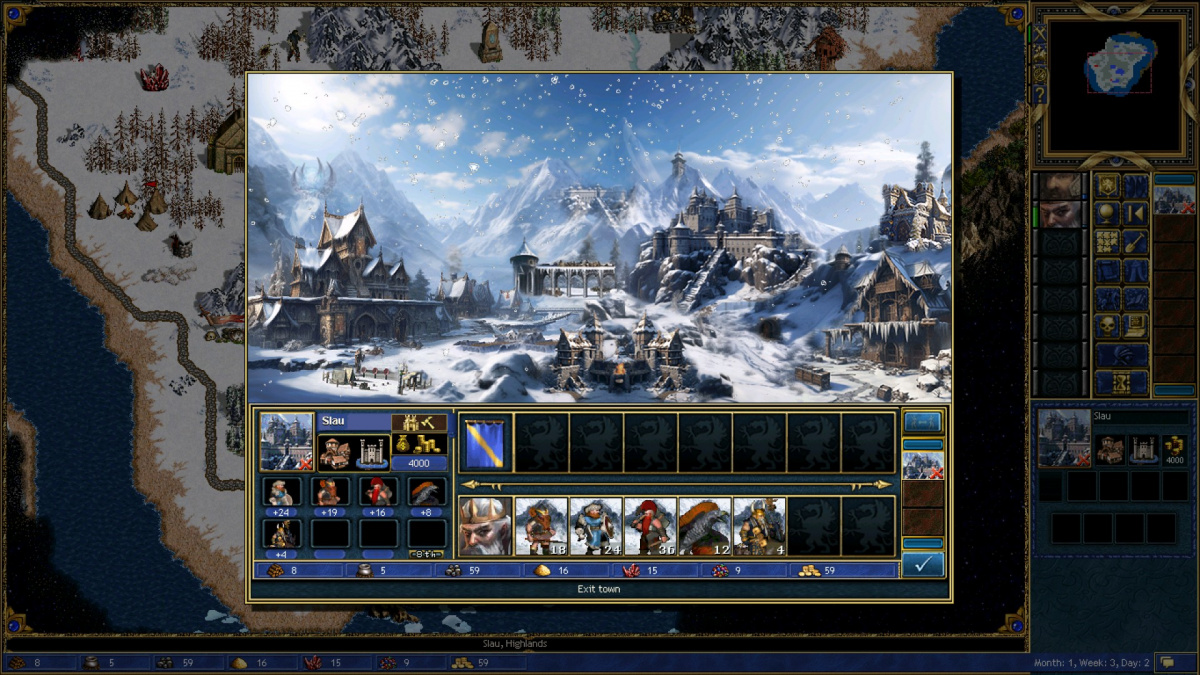
Task: Select the stack of 18 axe dwarves
Action: point(541,526)
